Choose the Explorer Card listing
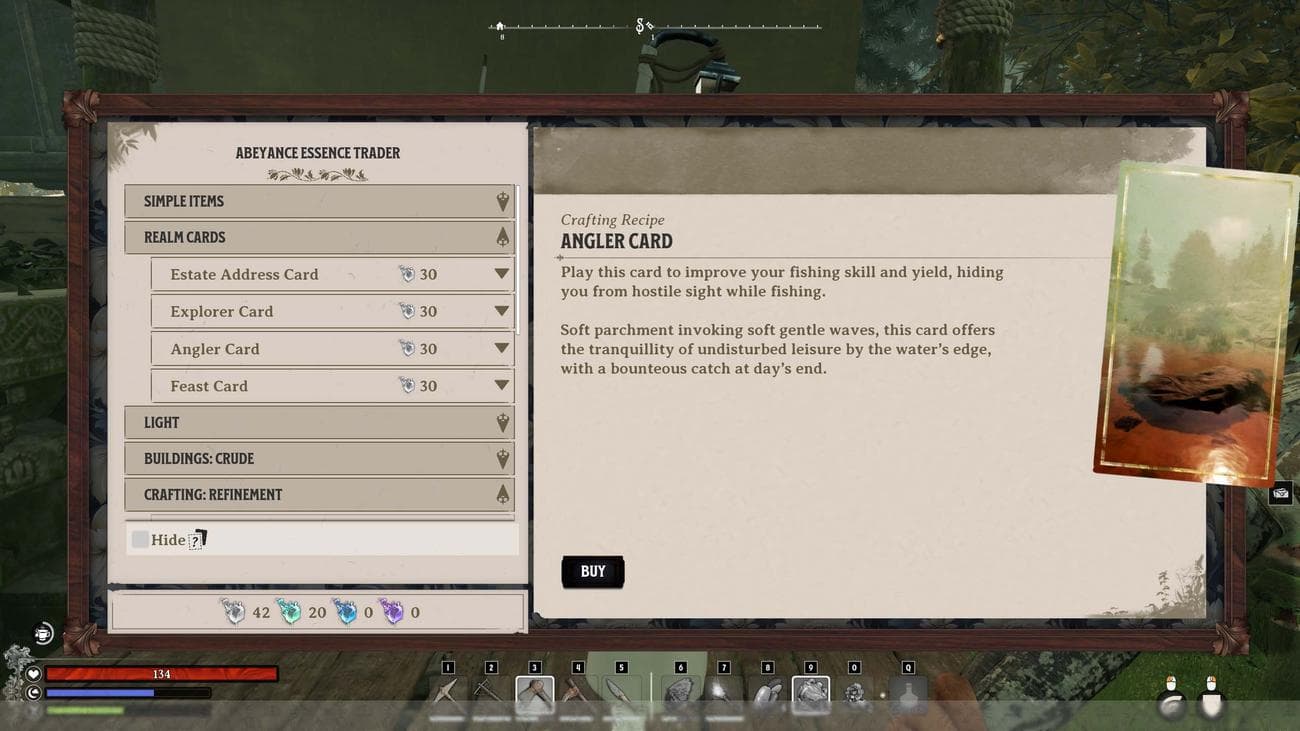 [332, 311]
